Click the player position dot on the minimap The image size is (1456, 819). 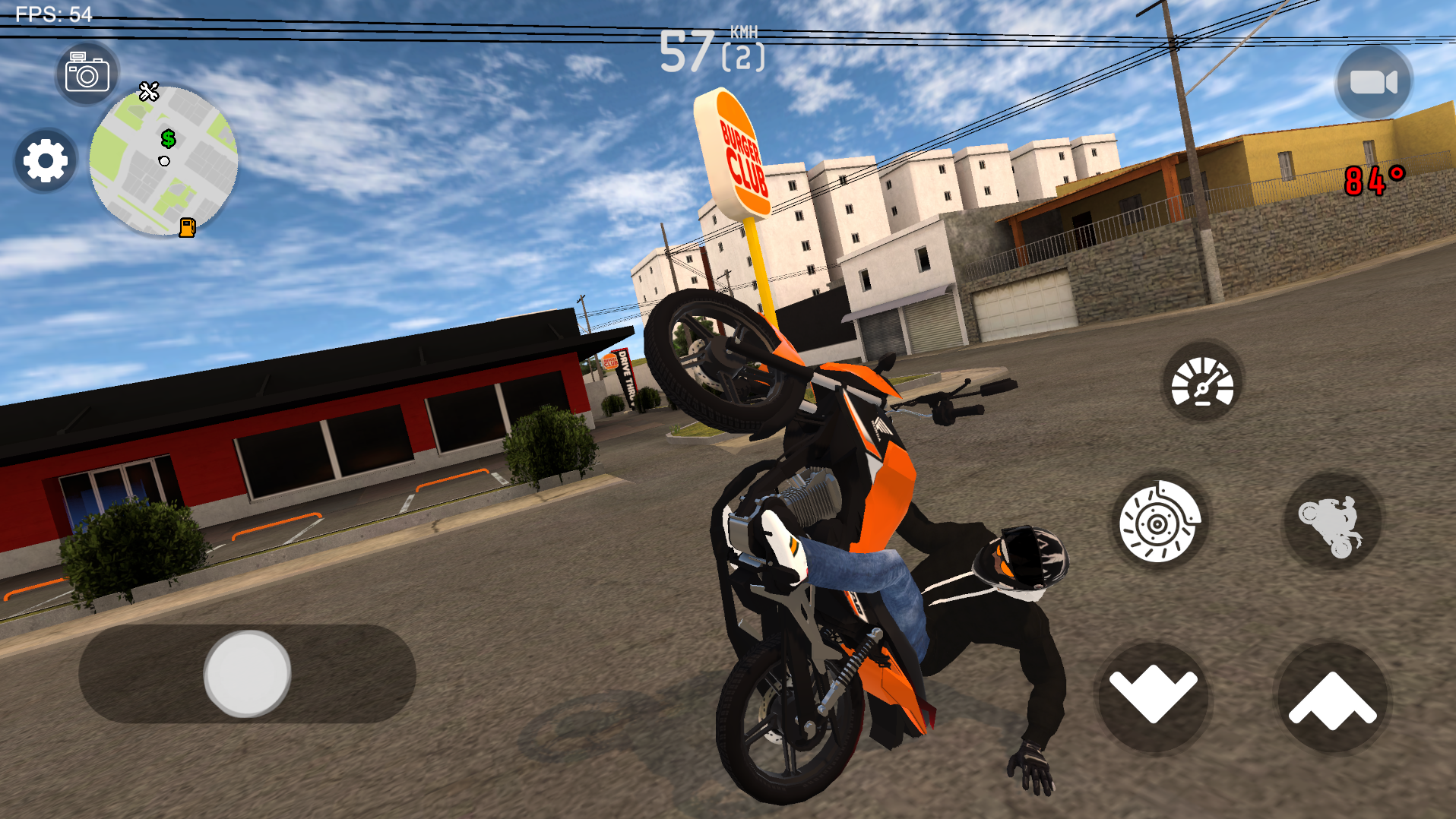tap(163, 160)
